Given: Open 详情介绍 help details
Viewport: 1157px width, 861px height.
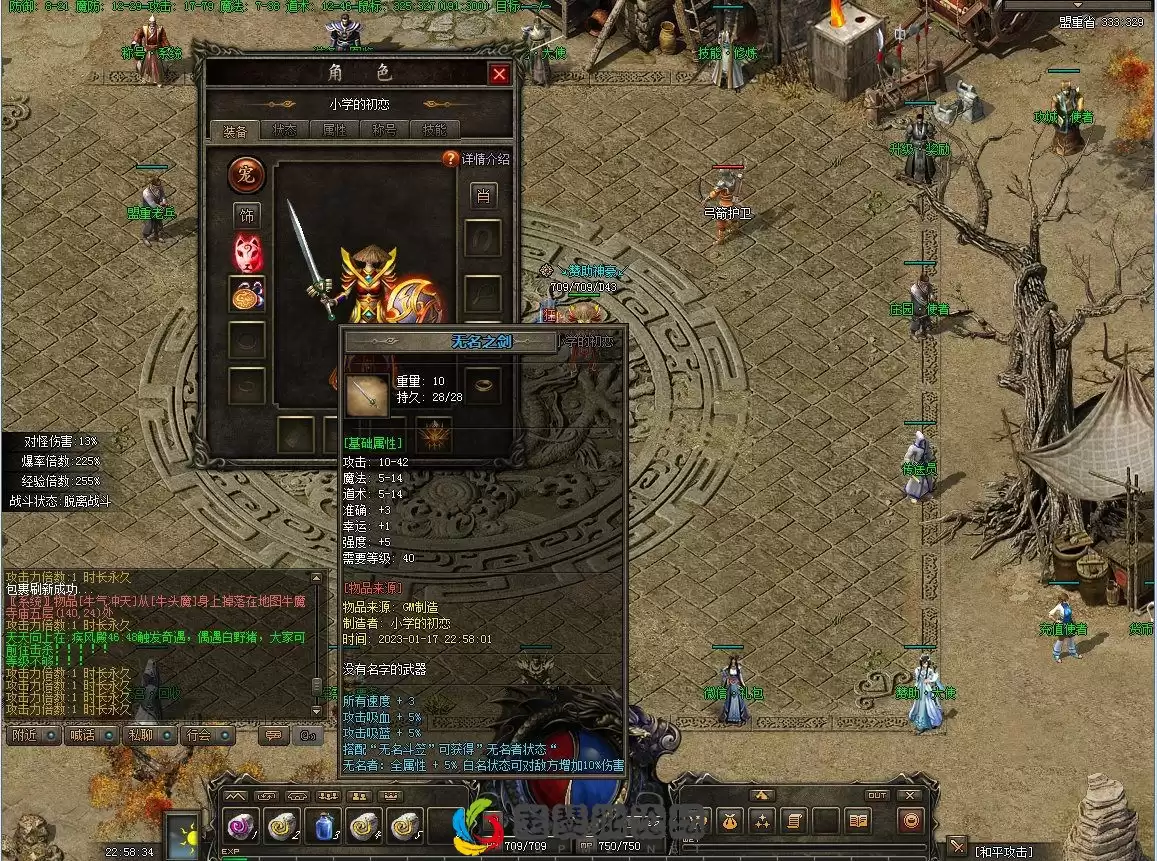Looking at the screenshot, I should click(477, 159).
